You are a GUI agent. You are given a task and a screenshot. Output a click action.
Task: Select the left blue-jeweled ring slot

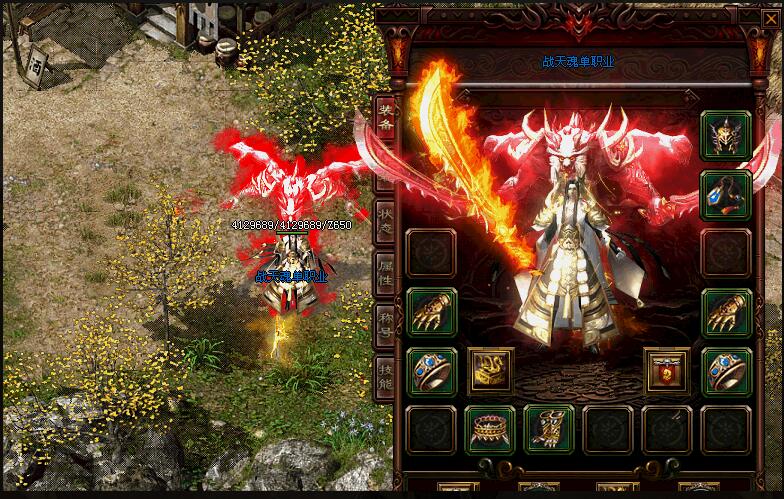point(432,371)
